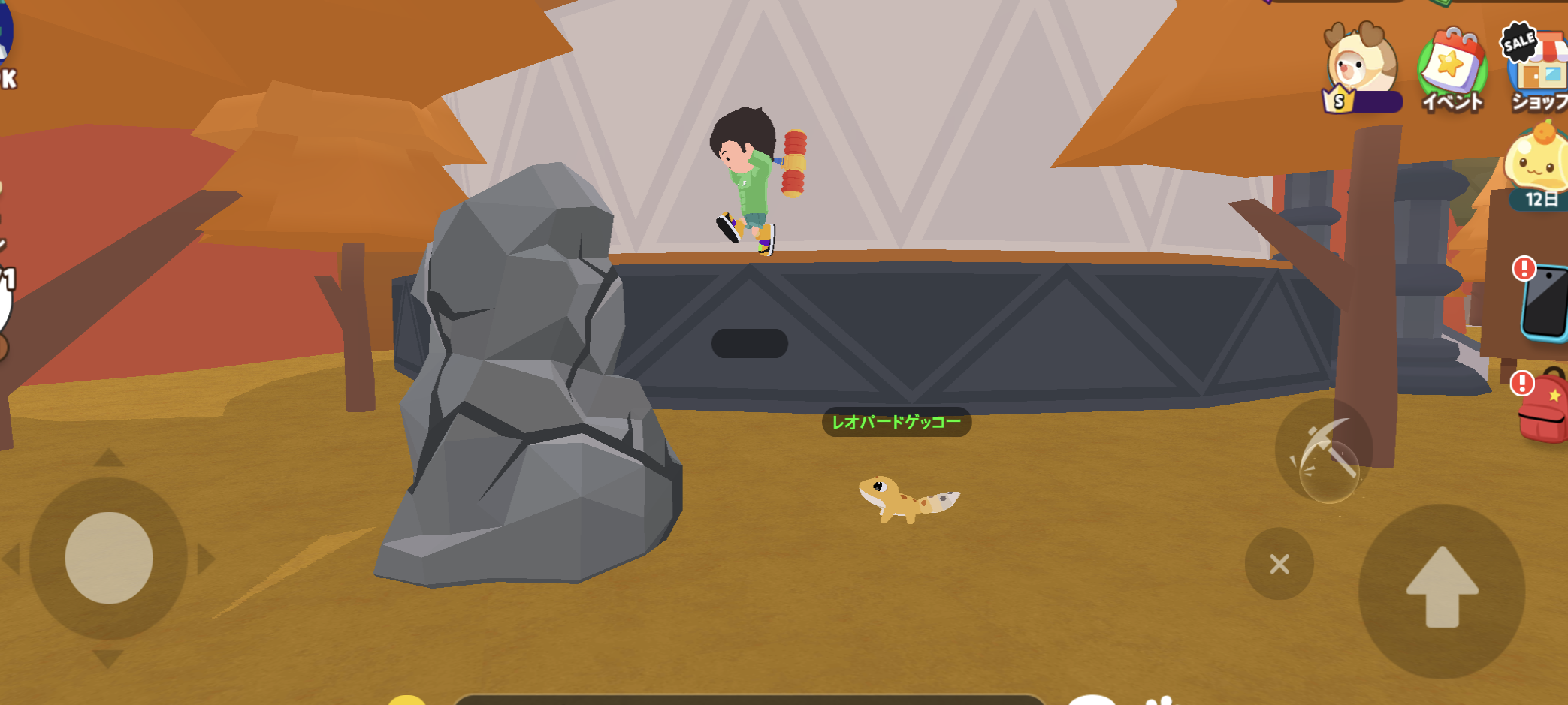
Task: Tap the up-arrow jump button
Action: (1442, 589)
